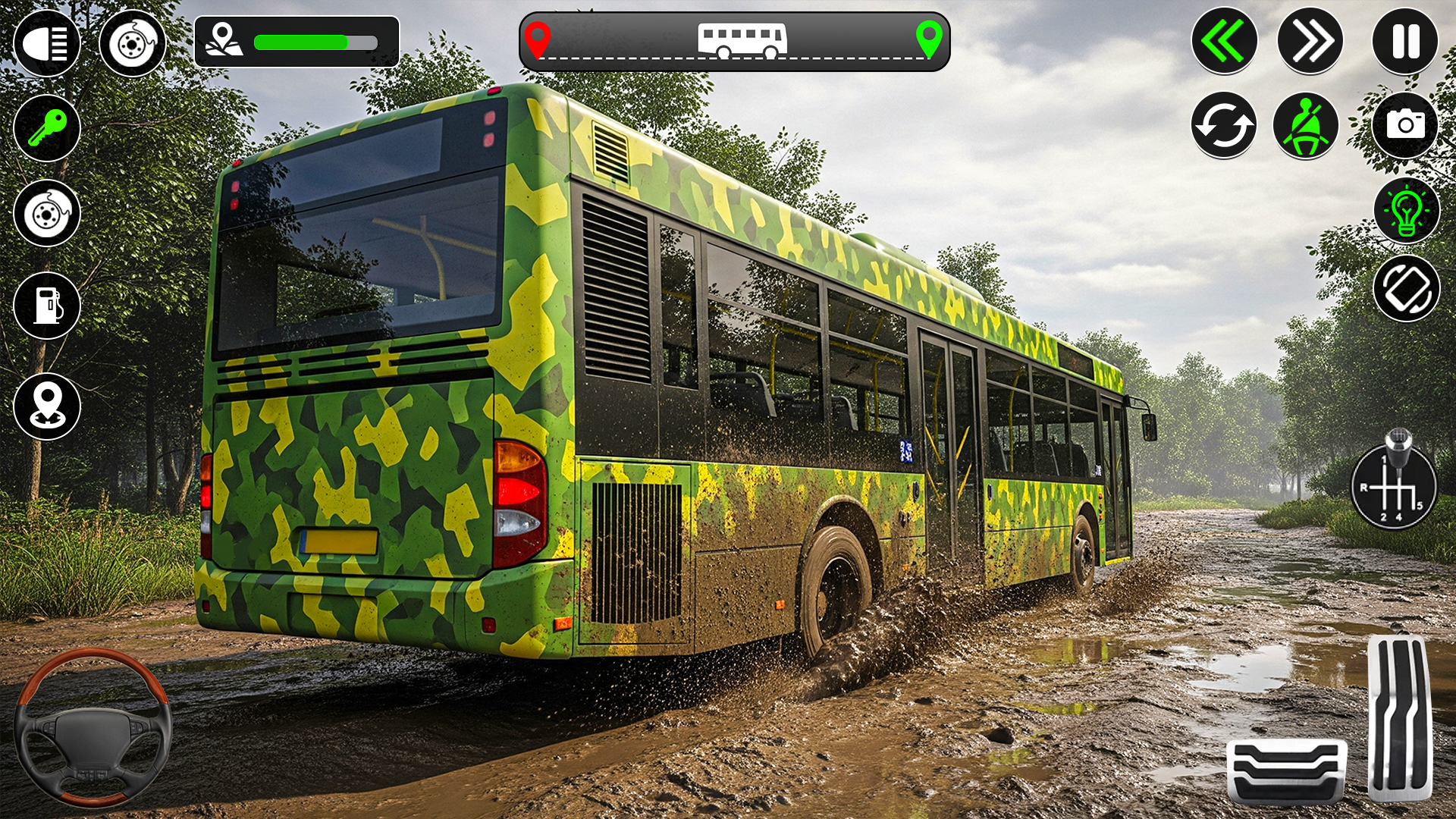Click the screen rotate control button
The width and height of the screenshot is (1456, 819).
[x=1407, y=289]
